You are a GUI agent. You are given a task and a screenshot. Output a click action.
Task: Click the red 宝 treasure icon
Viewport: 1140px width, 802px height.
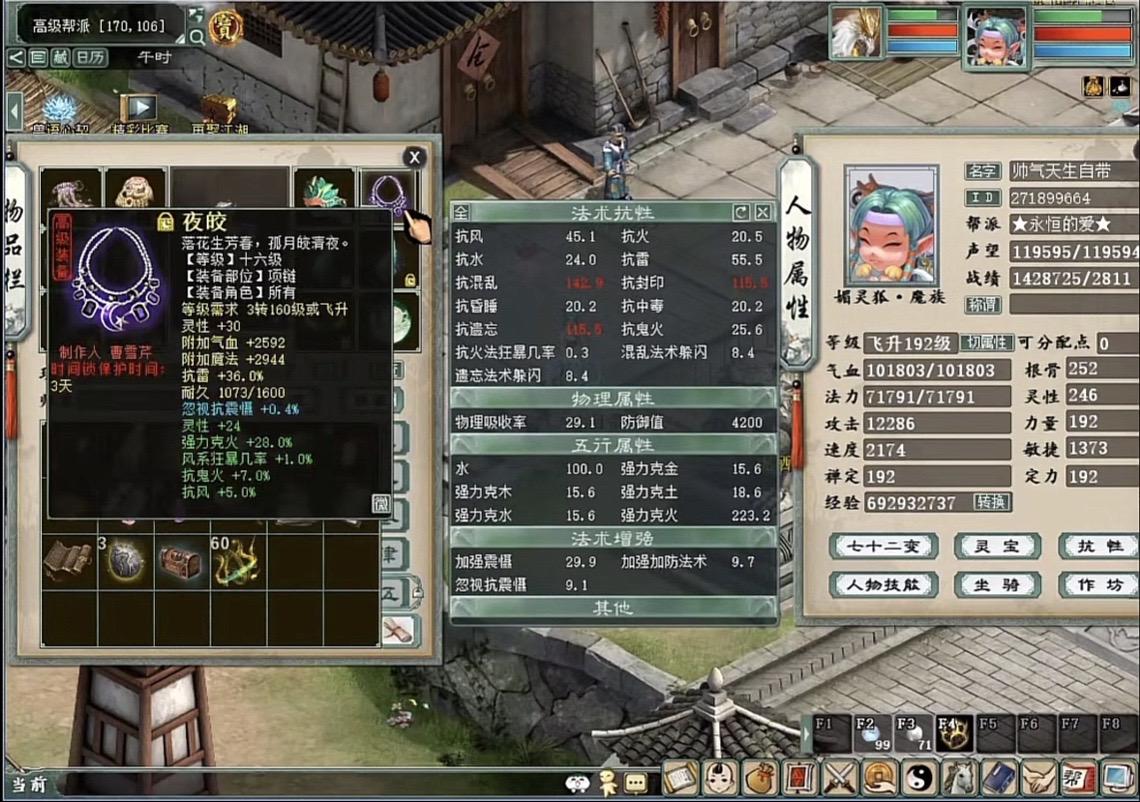228,22
